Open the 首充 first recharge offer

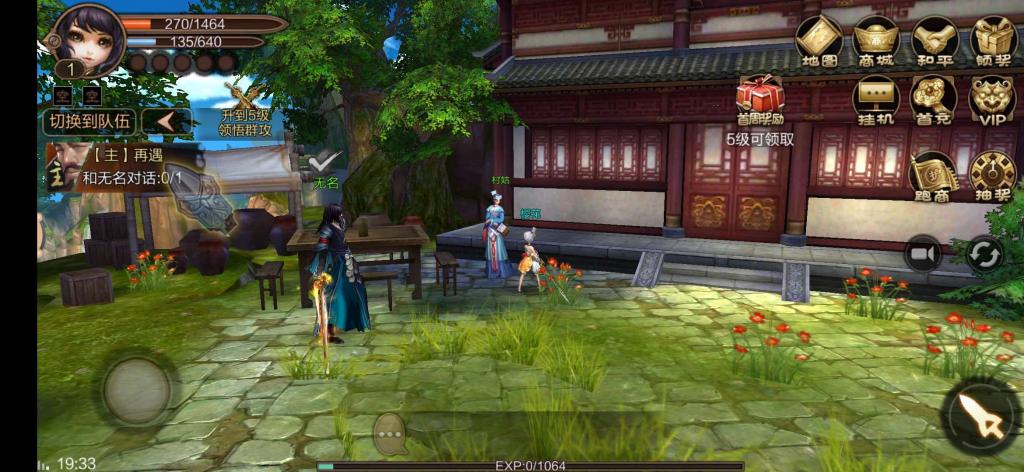point(935,99)
